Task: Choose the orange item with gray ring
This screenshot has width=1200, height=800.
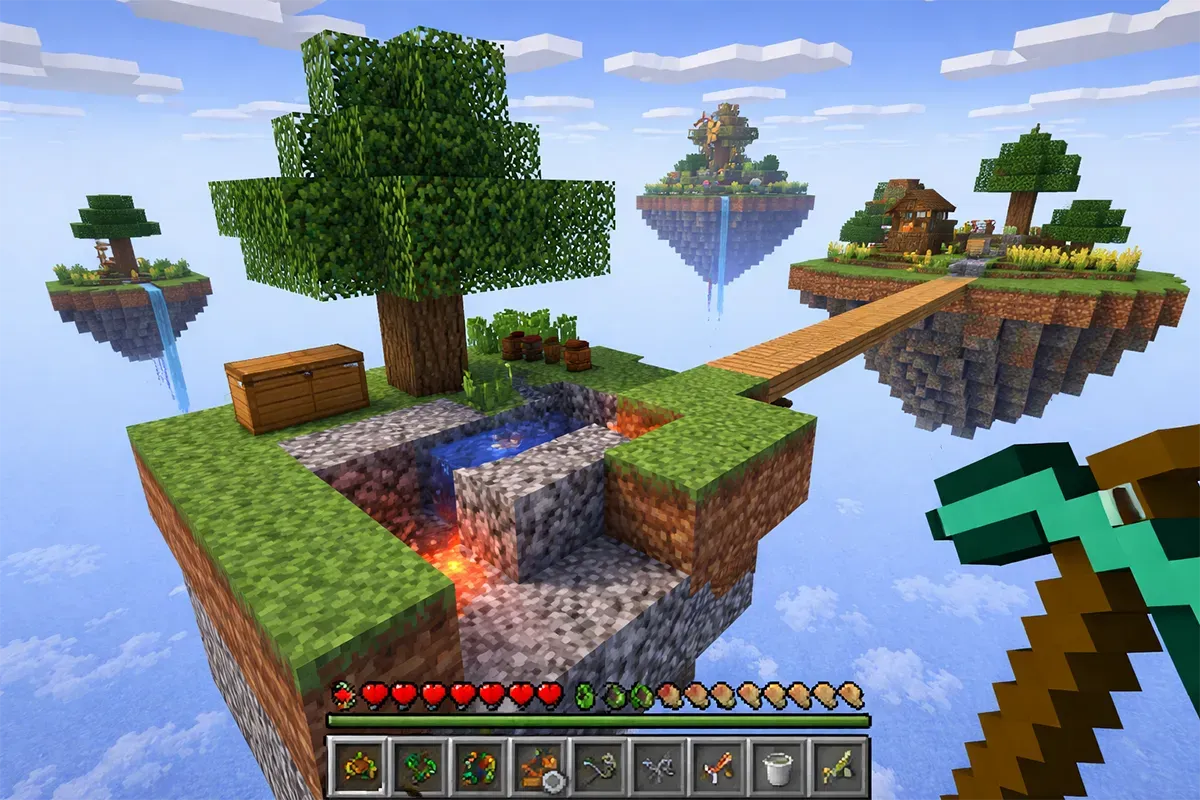Action: [x=537, y=766]
